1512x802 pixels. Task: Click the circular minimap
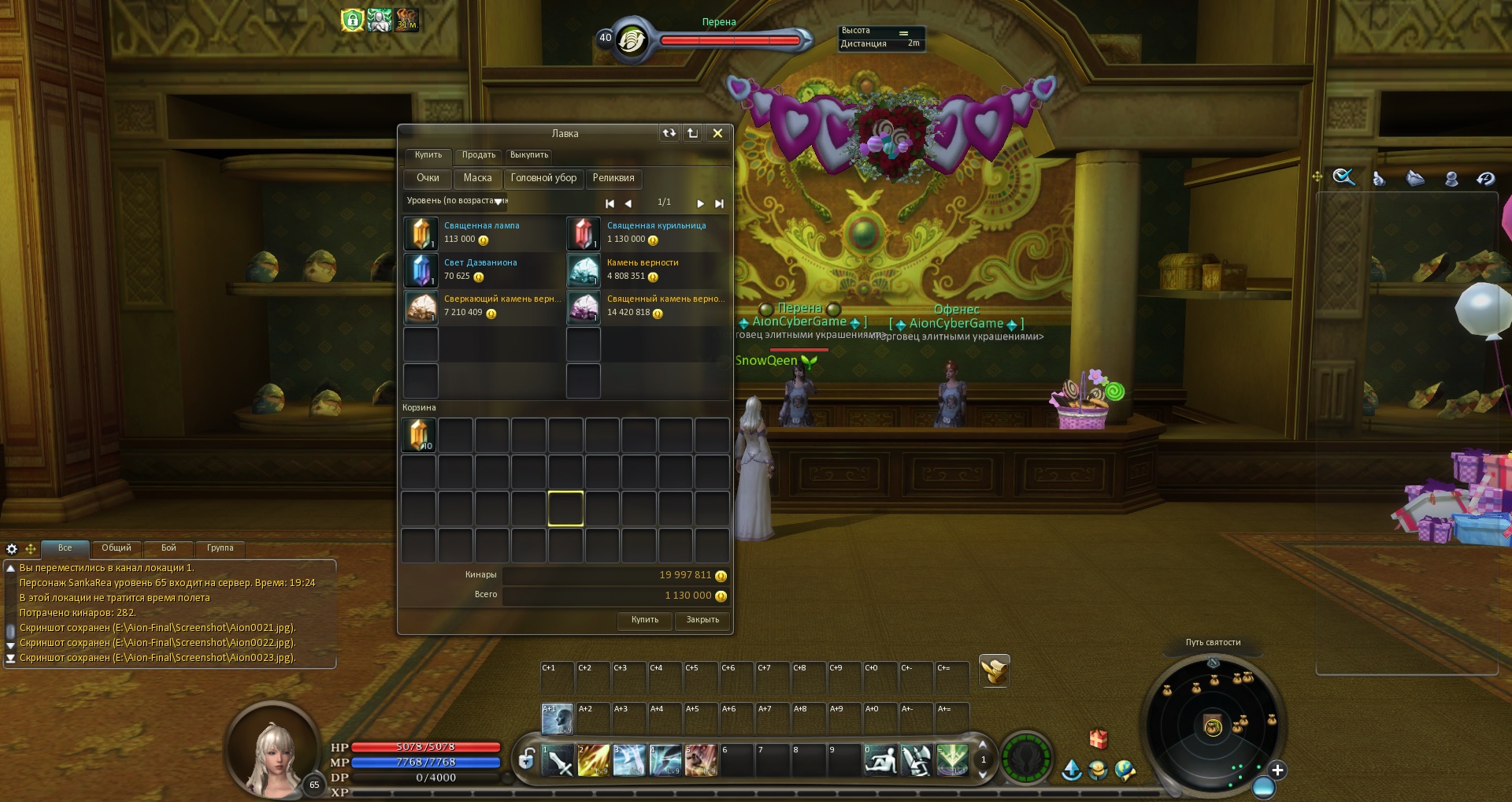1213,726
